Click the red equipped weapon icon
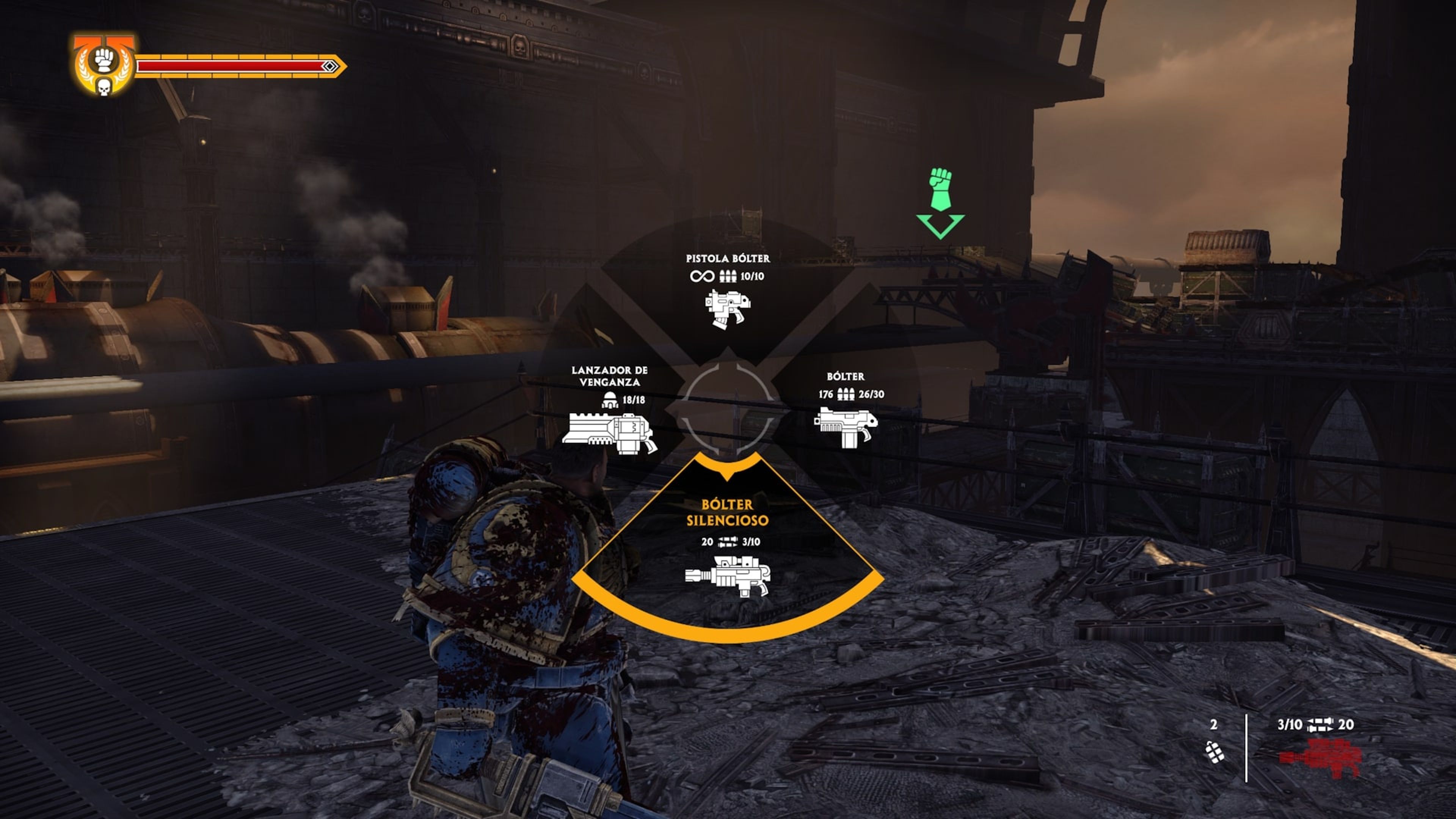This screenshot has height=819, width=1456. (1320, 758)
